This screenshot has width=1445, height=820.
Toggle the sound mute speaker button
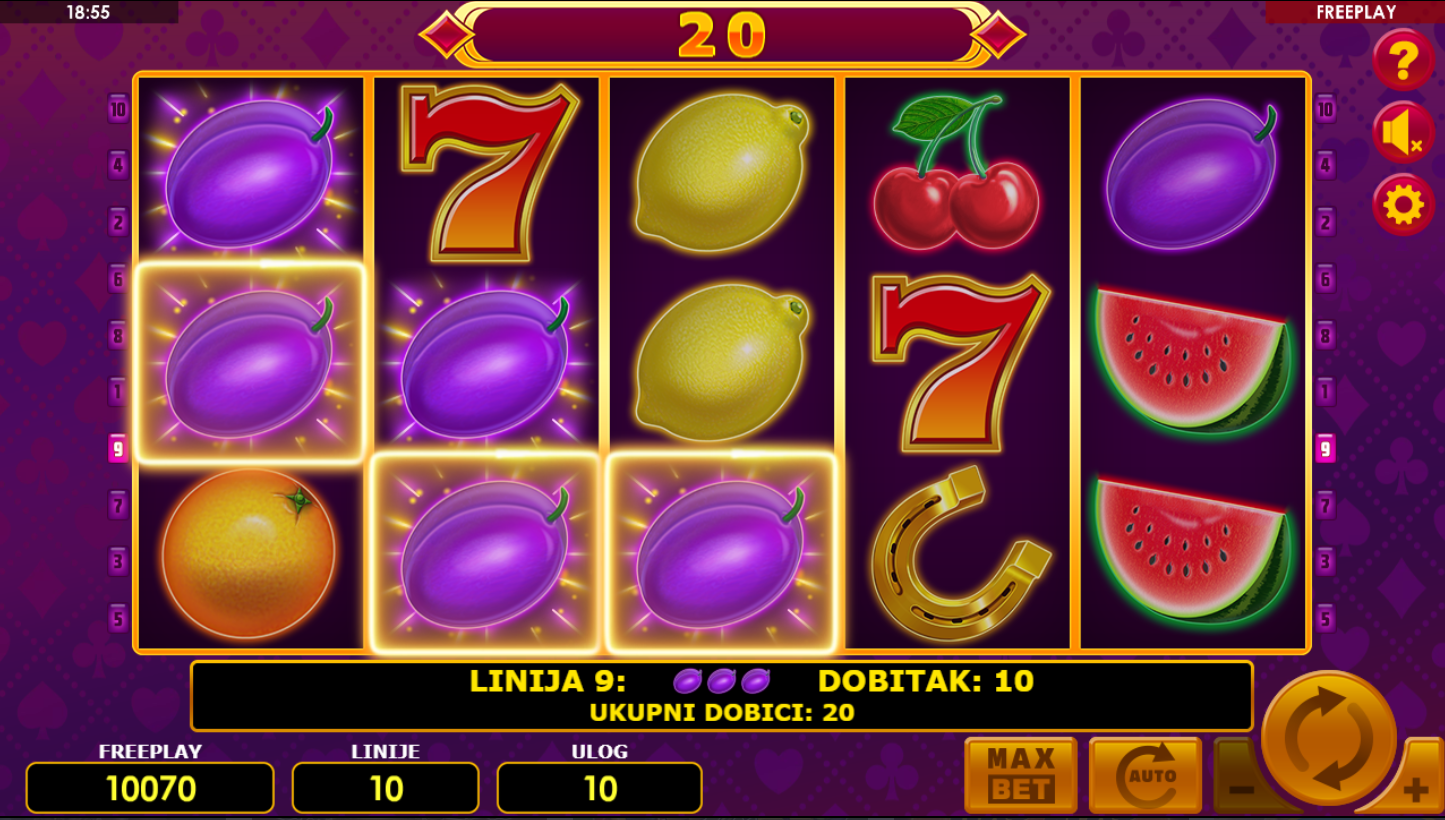(1403, 133)
